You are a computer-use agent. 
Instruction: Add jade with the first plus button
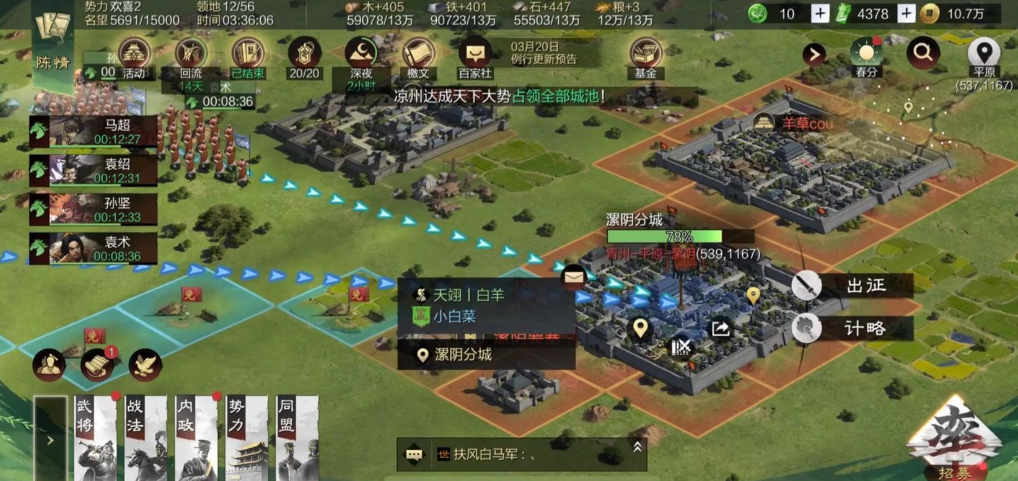coord(820,13)
